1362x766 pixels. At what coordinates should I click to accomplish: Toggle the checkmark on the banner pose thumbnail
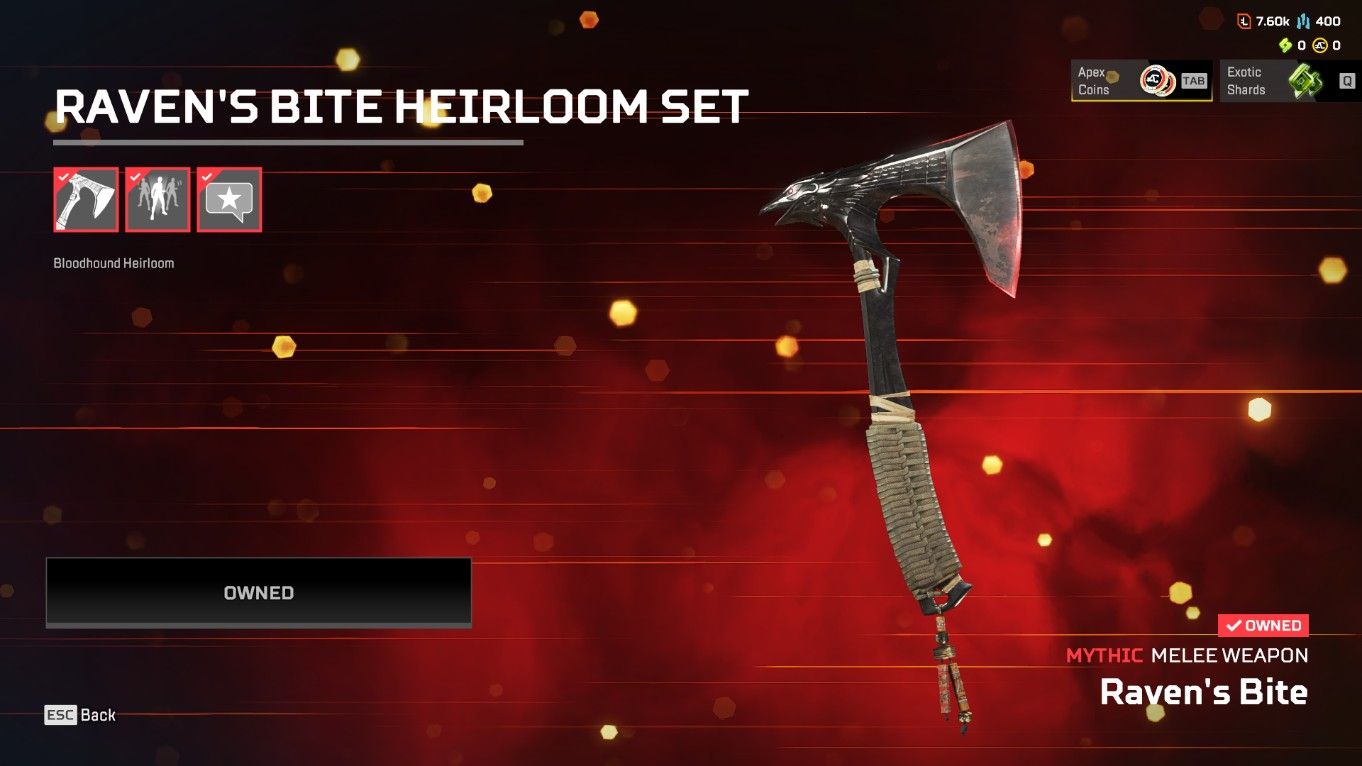135,176
